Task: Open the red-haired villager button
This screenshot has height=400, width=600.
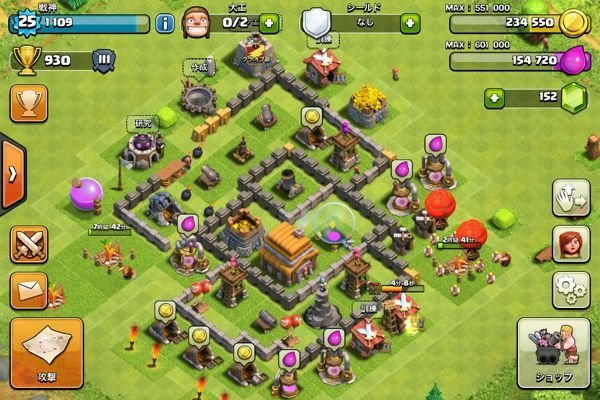Action: tap(570, 243)
